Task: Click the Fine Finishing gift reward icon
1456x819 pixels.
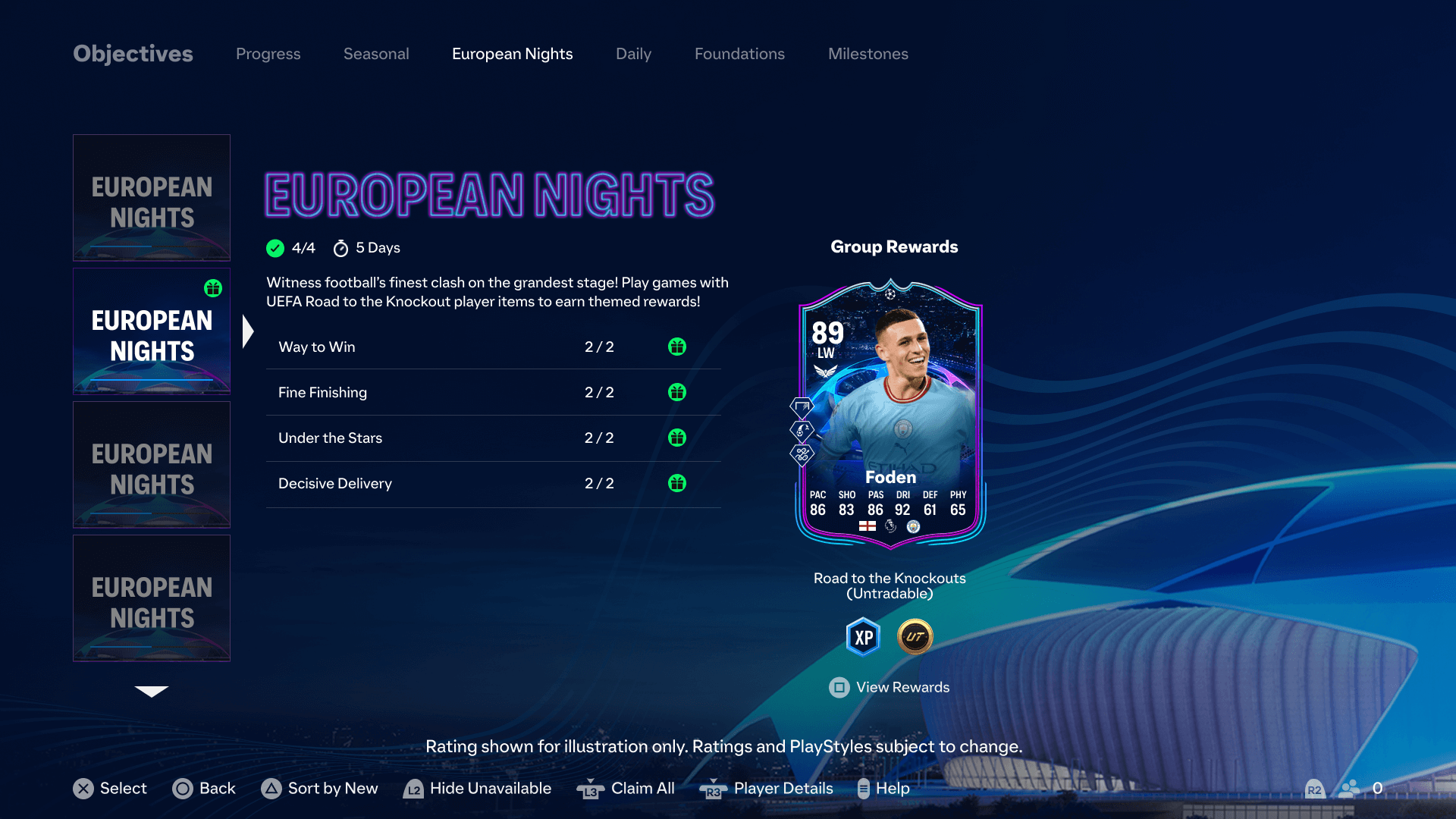Action: 677,392
